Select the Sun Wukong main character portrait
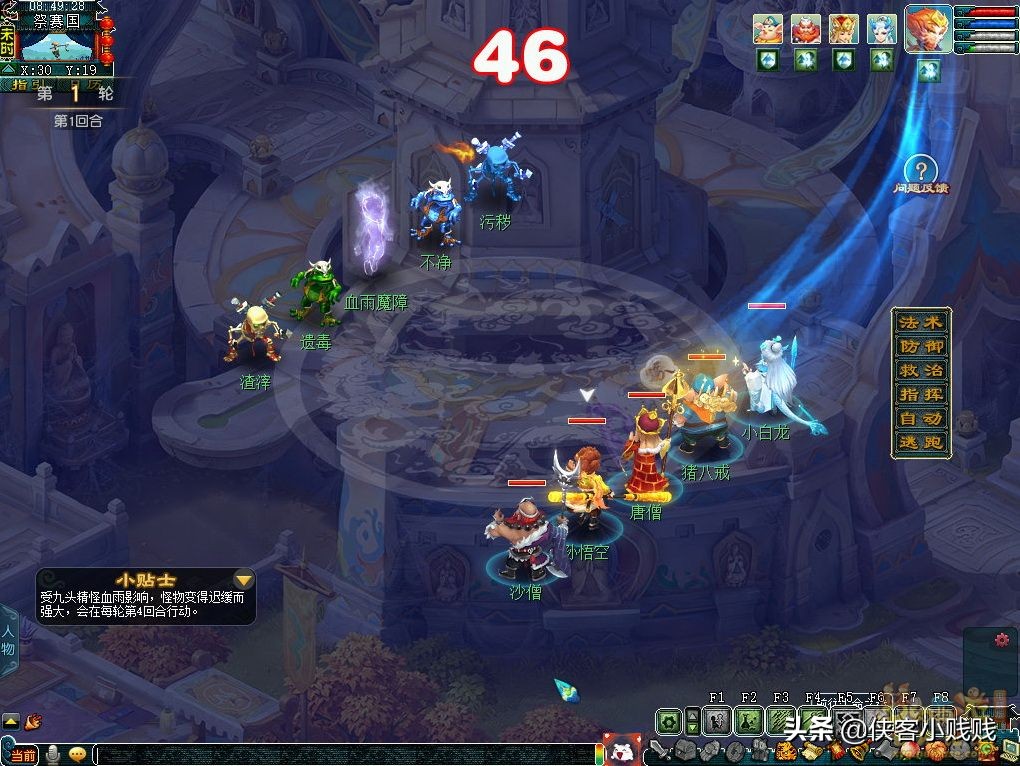 click(928, 28)
